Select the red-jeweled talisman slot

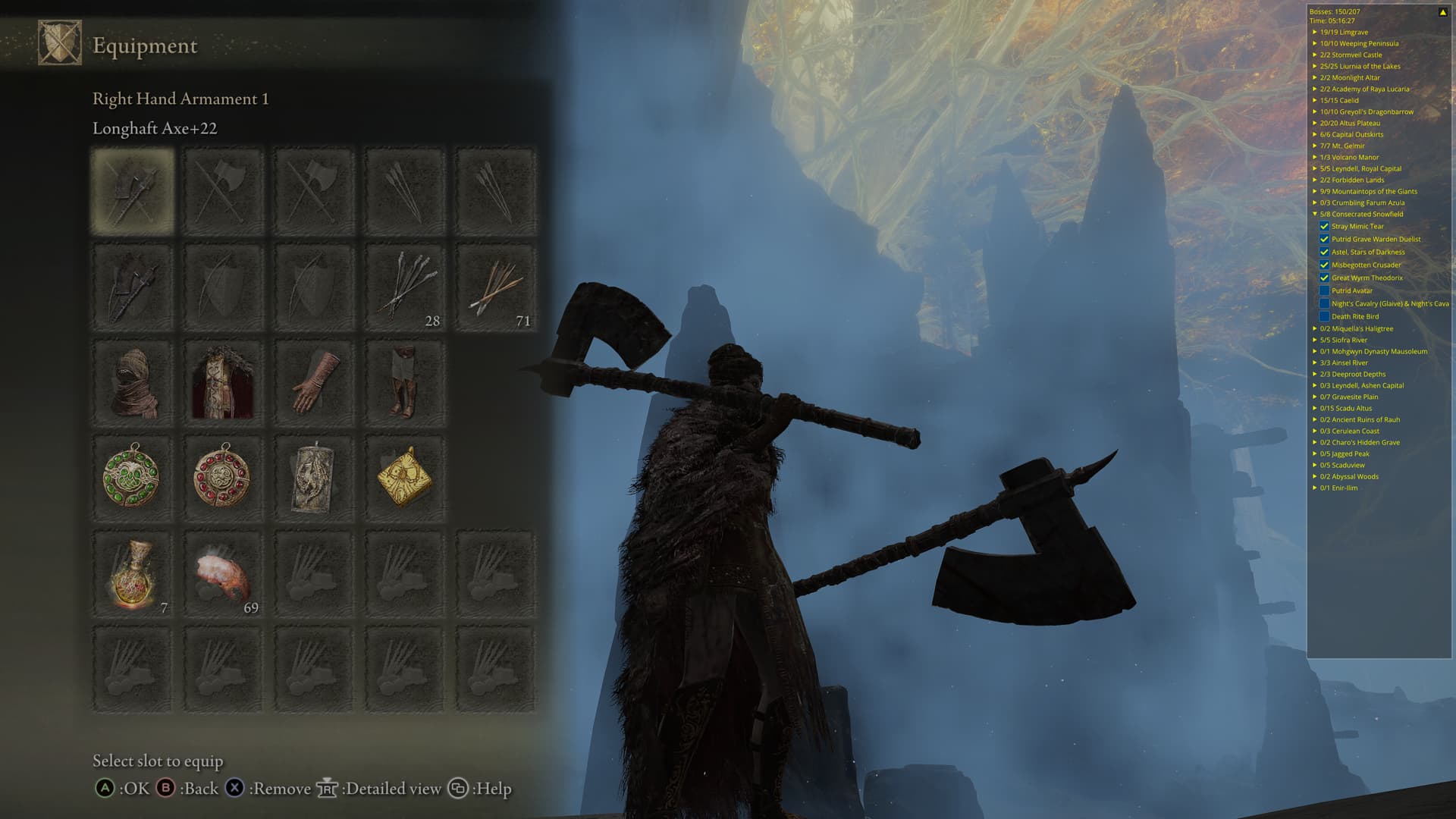tap(223, 478)
